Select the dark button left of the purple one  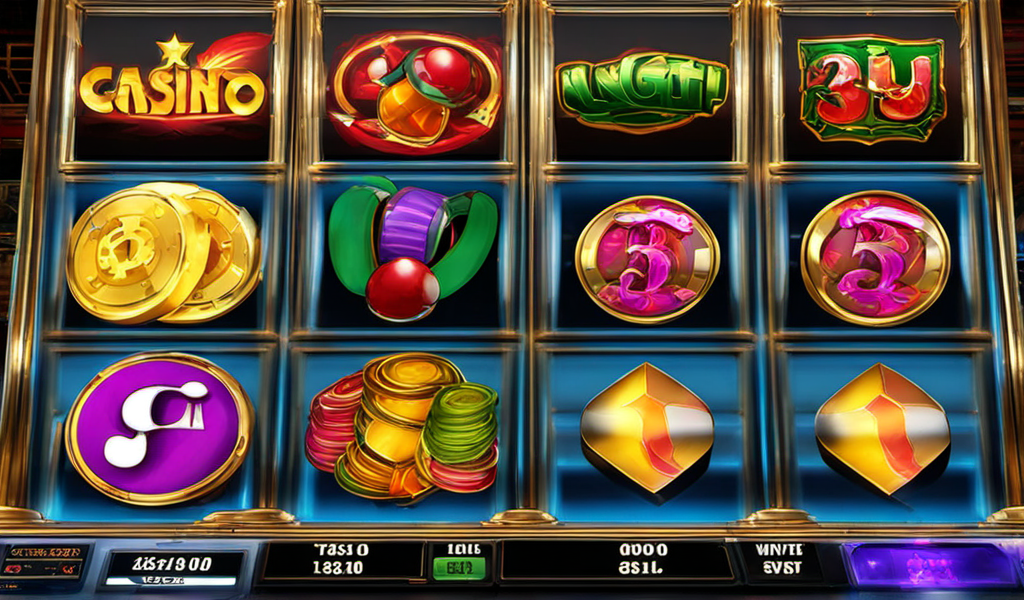[778, 563]
